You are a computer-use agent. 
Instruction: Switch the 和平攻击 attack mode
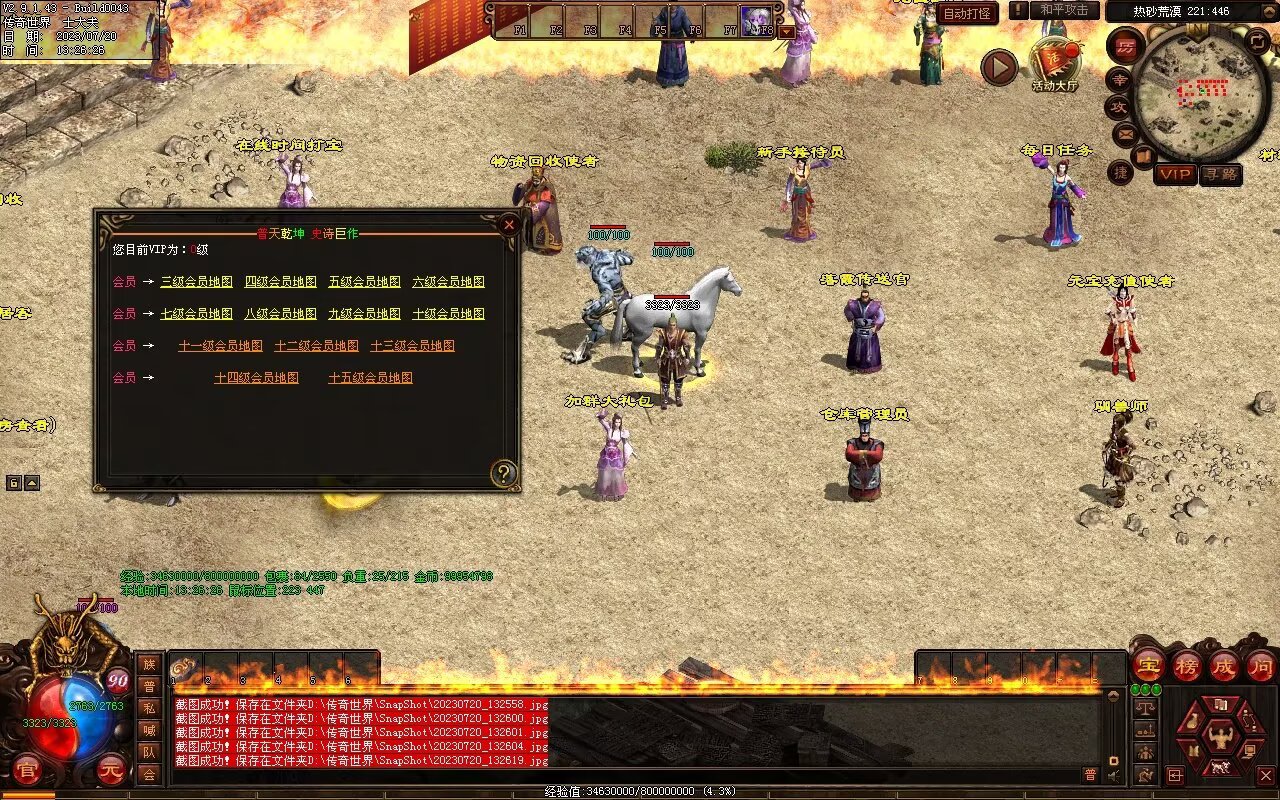pos(1063,10)
